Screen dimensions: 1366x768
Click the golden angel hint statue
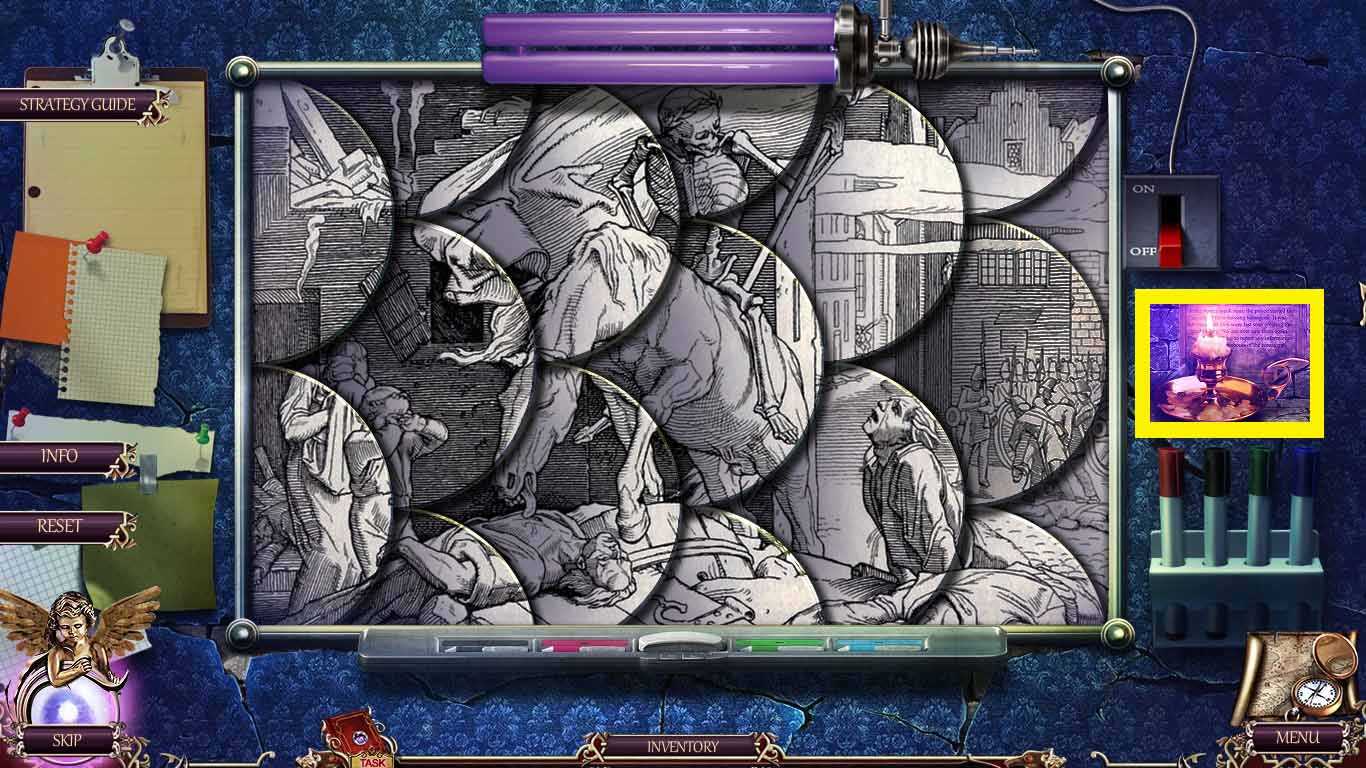coord(70,640)
